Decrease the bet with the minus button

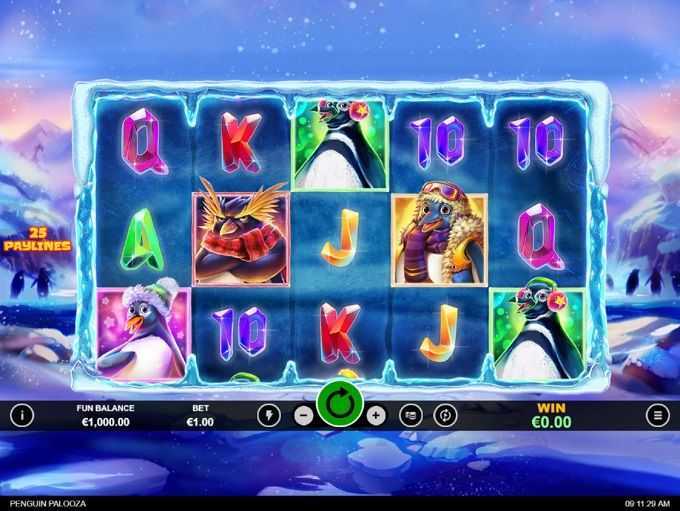(304, 415)
